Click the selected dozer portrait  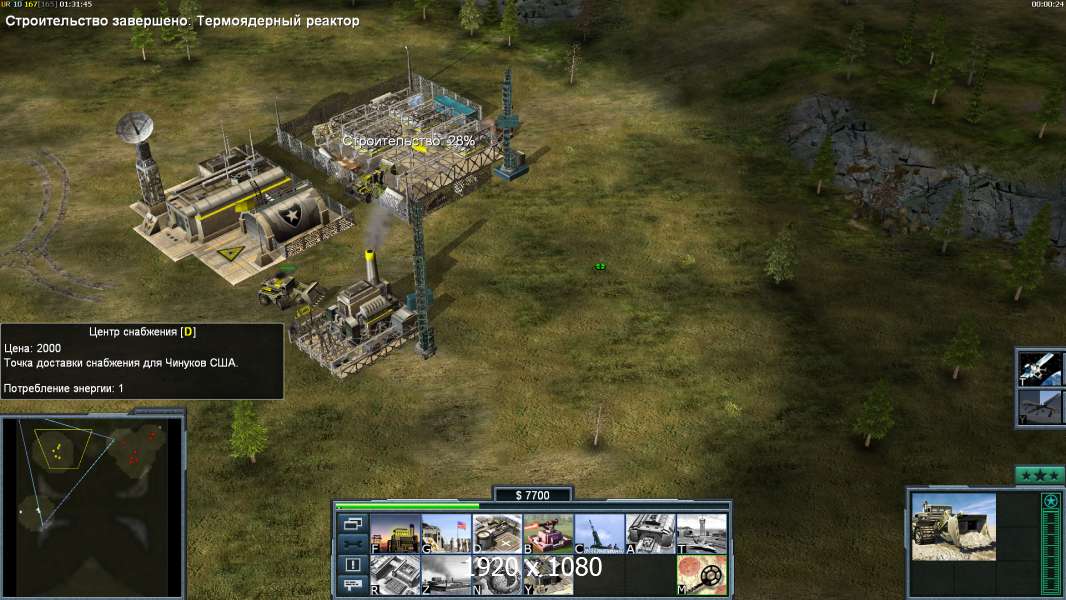point(953,526)
